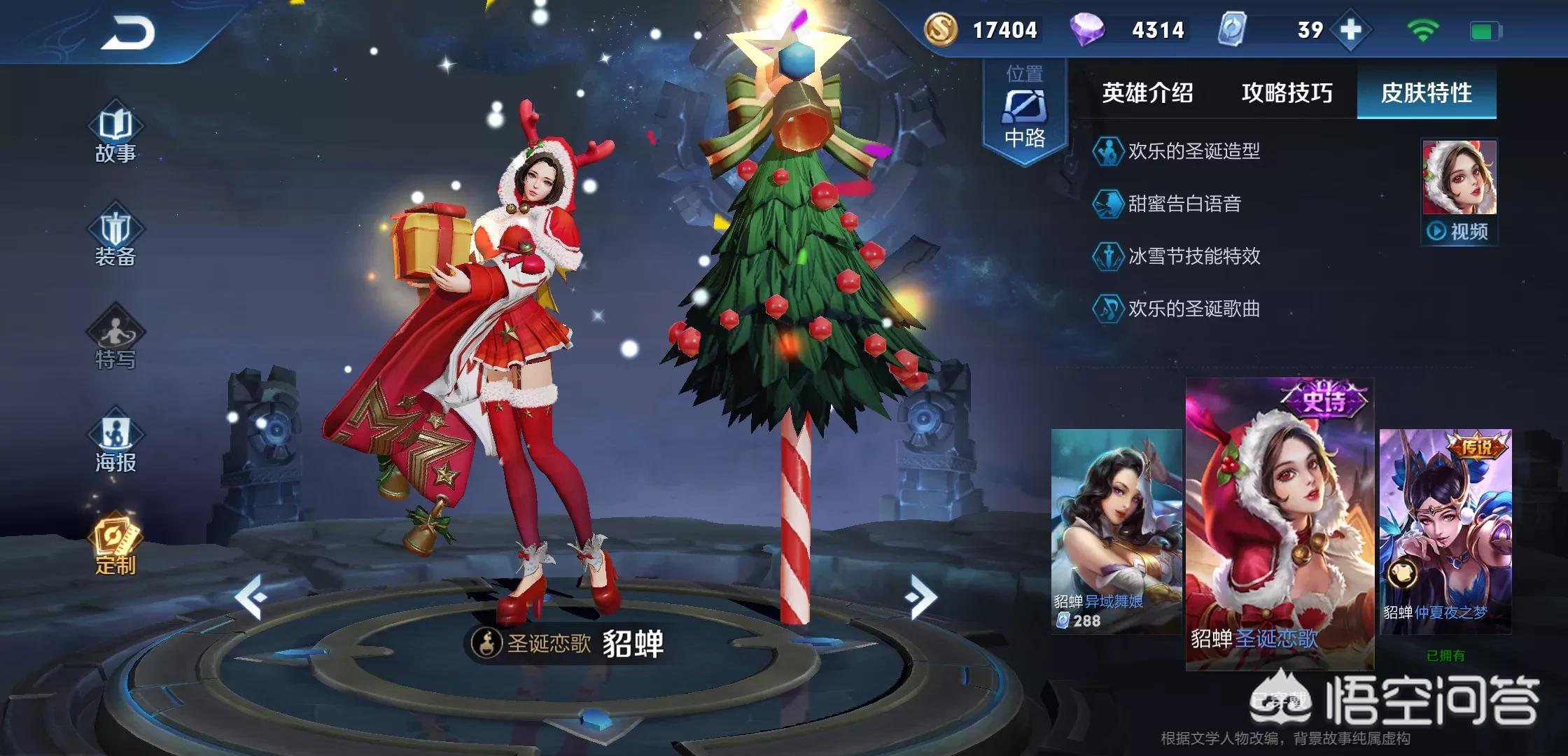The width and height of the screenshot is (1568, 756).
Task: View the 欢乐的圣诞歌曲 feature
Action: [1193, 309]
